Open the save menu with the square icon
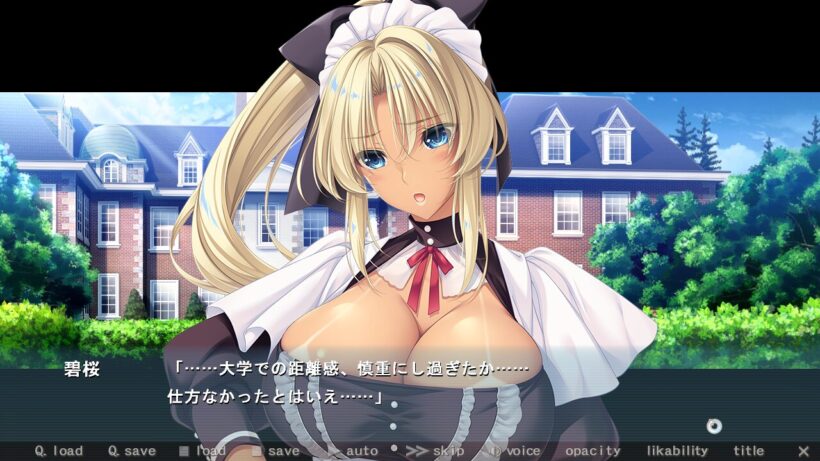 tap(276, 451)
